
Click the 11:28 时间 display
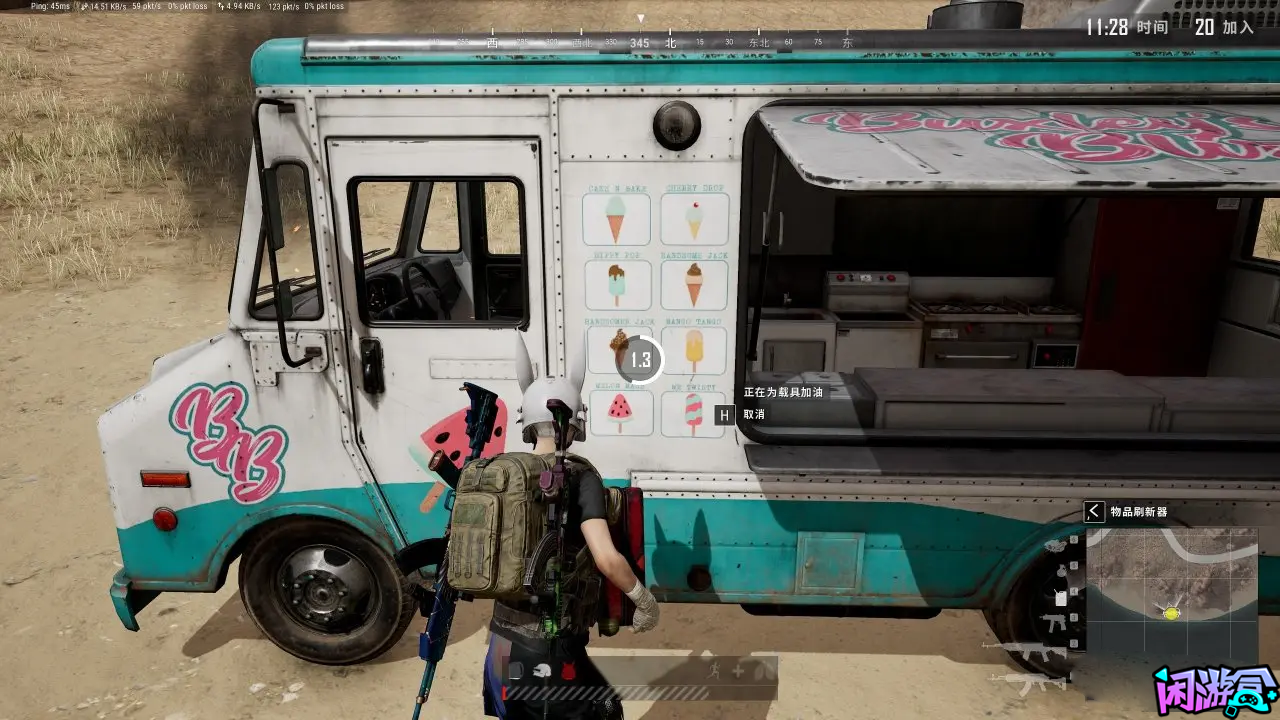(x=1127, y=27)
